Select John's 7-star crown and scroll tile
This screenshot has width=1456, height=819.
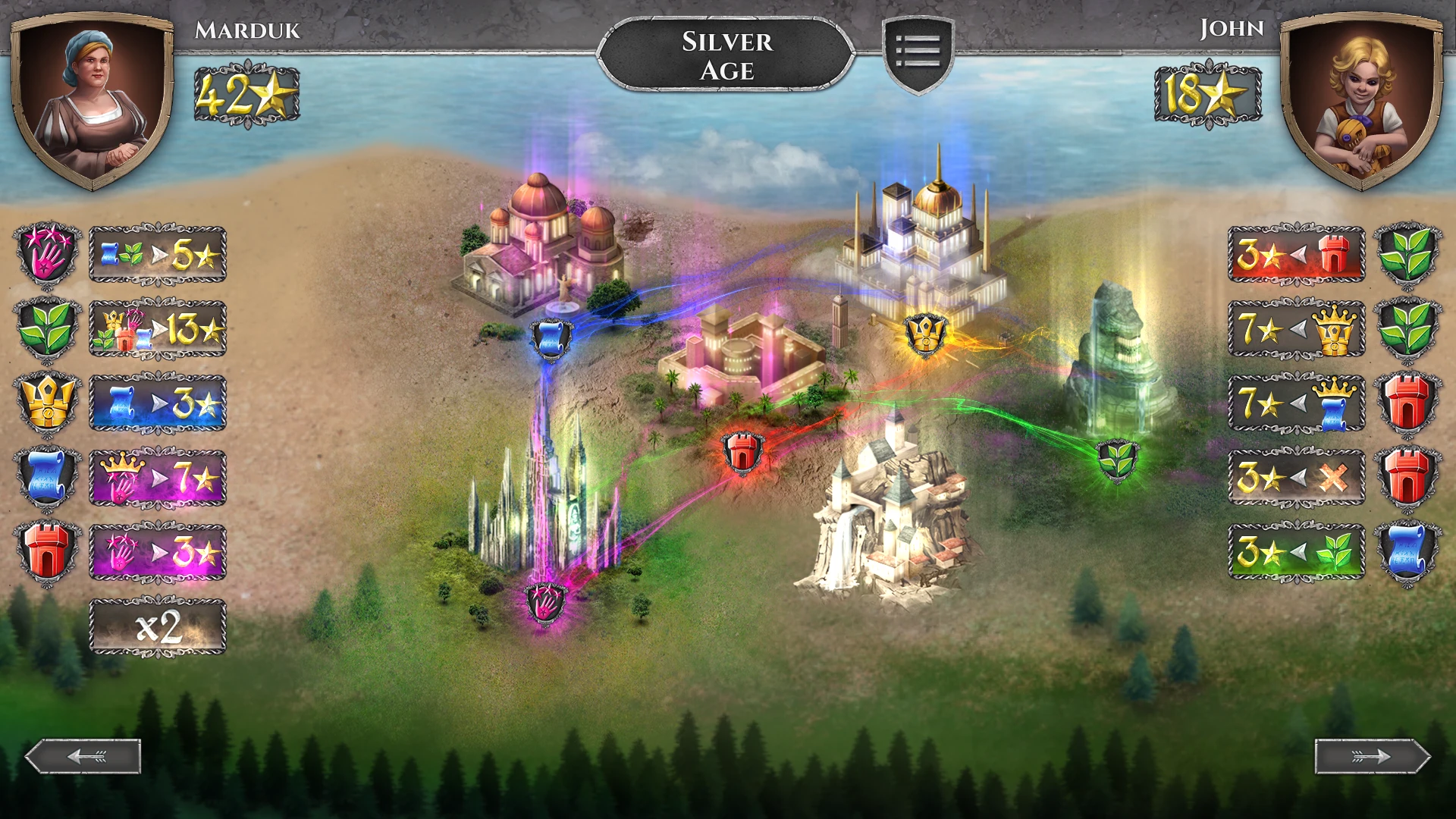click(1296, 403)
